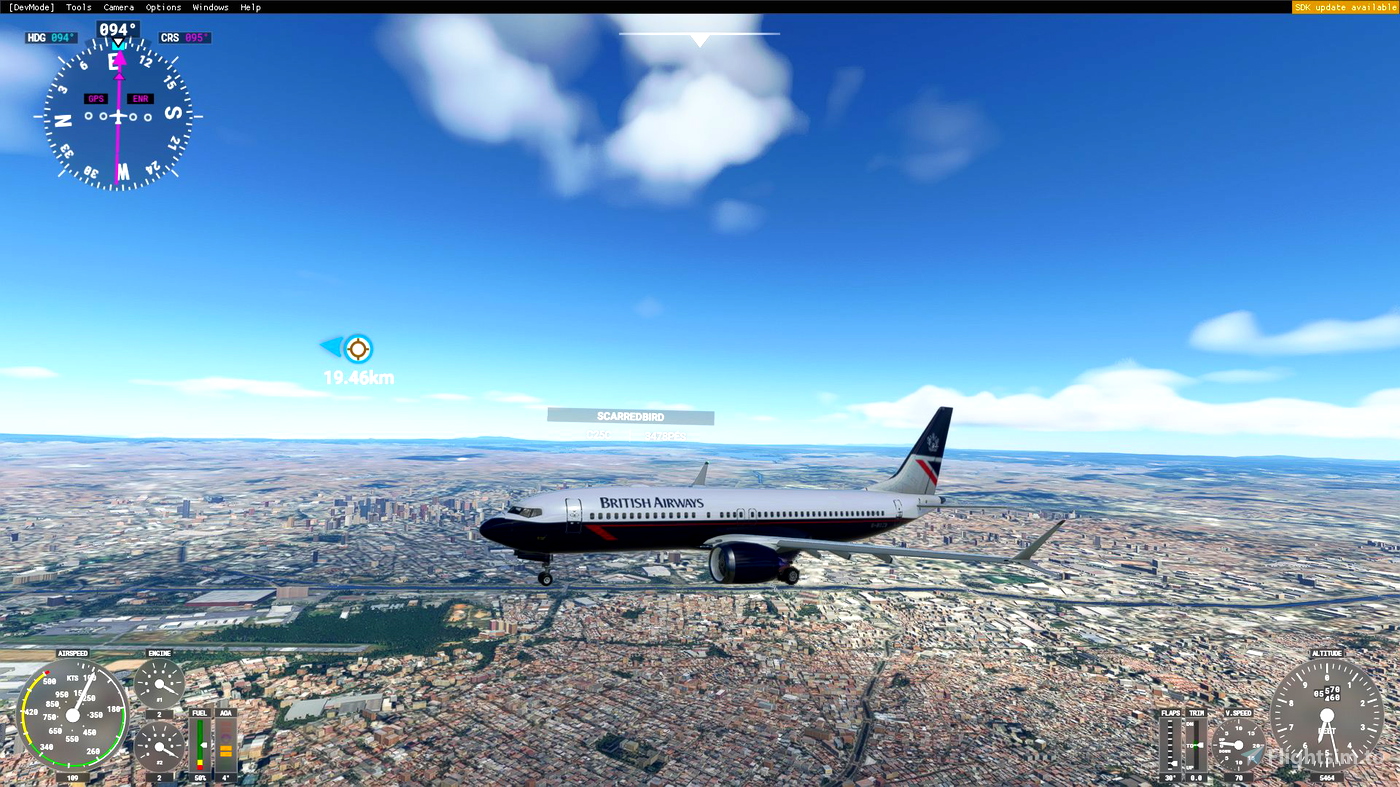Open the Camera menu
This screenshot has width=1400, height=787.
pos(118,6)
